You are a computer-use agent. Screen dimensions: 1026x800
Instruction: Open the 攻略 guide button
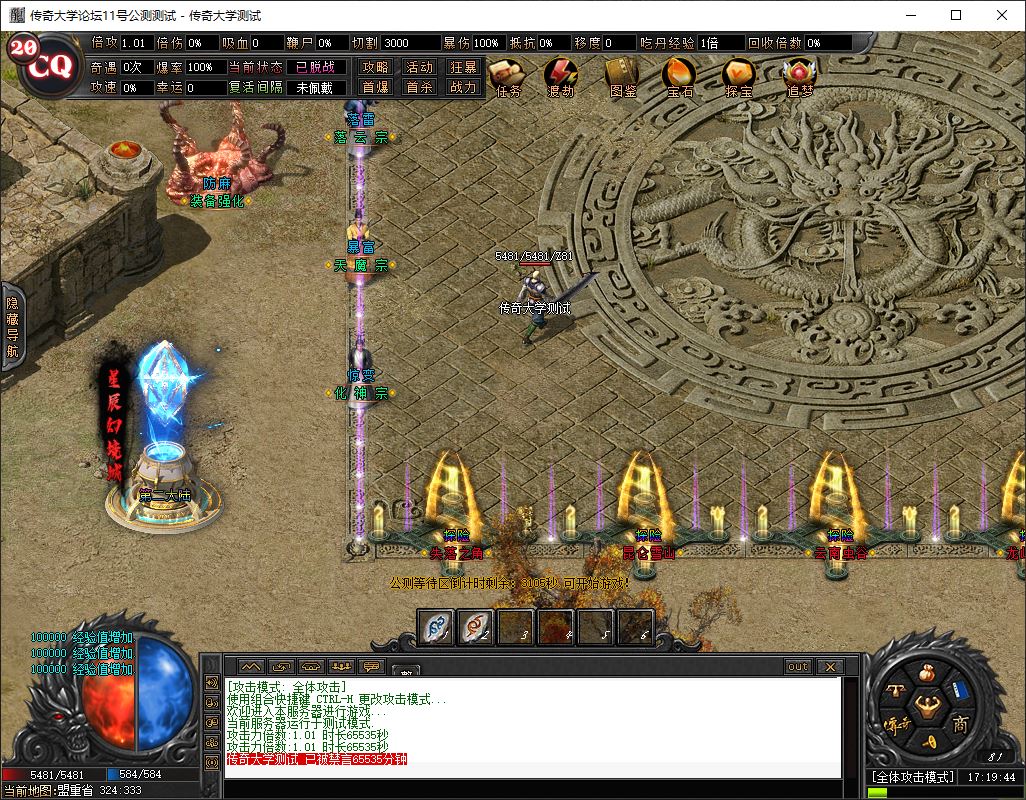coord(376,67)
